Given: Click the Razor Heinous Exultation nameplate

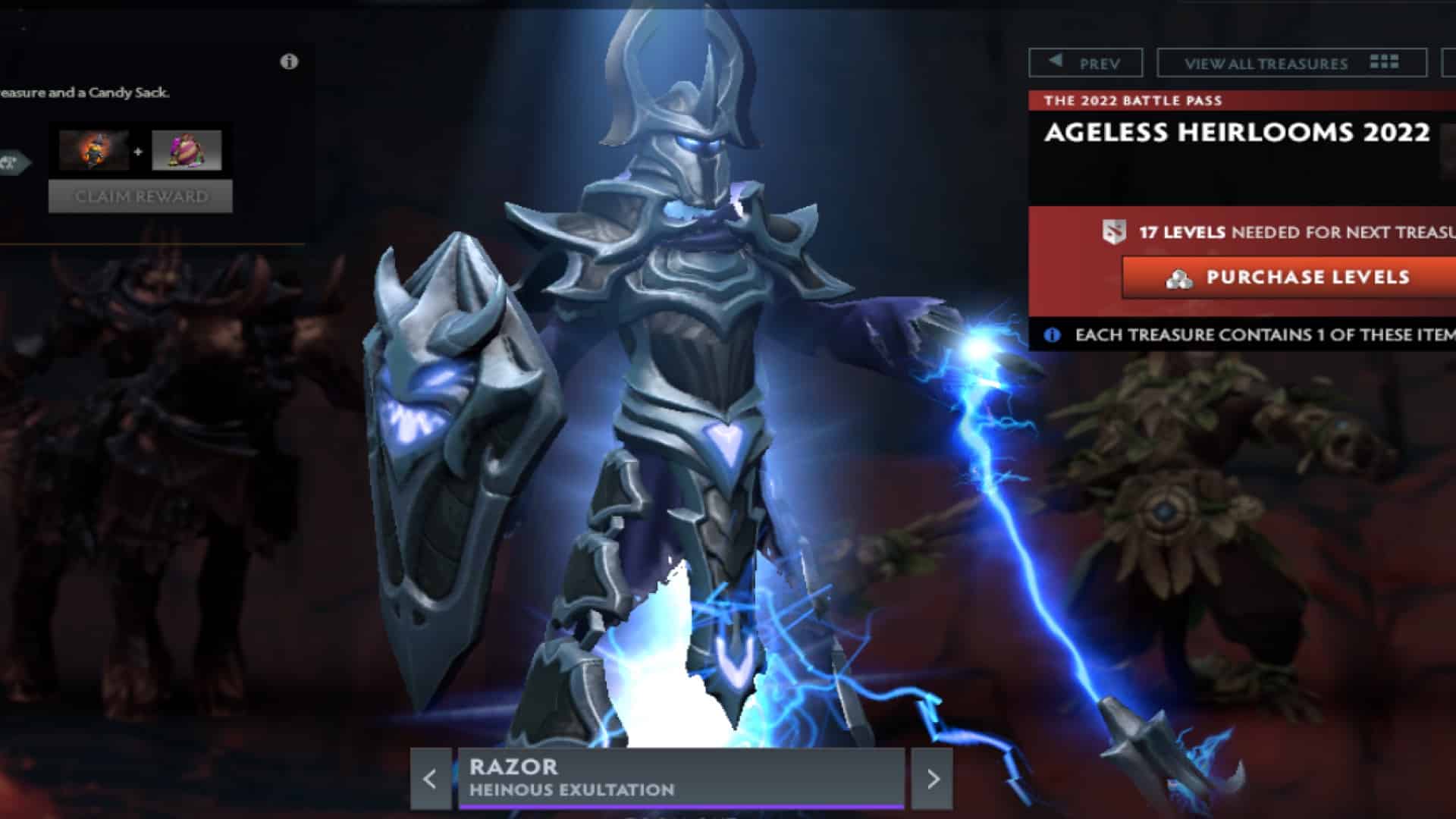Looking at the screenshot, I should tap(680, 777).
